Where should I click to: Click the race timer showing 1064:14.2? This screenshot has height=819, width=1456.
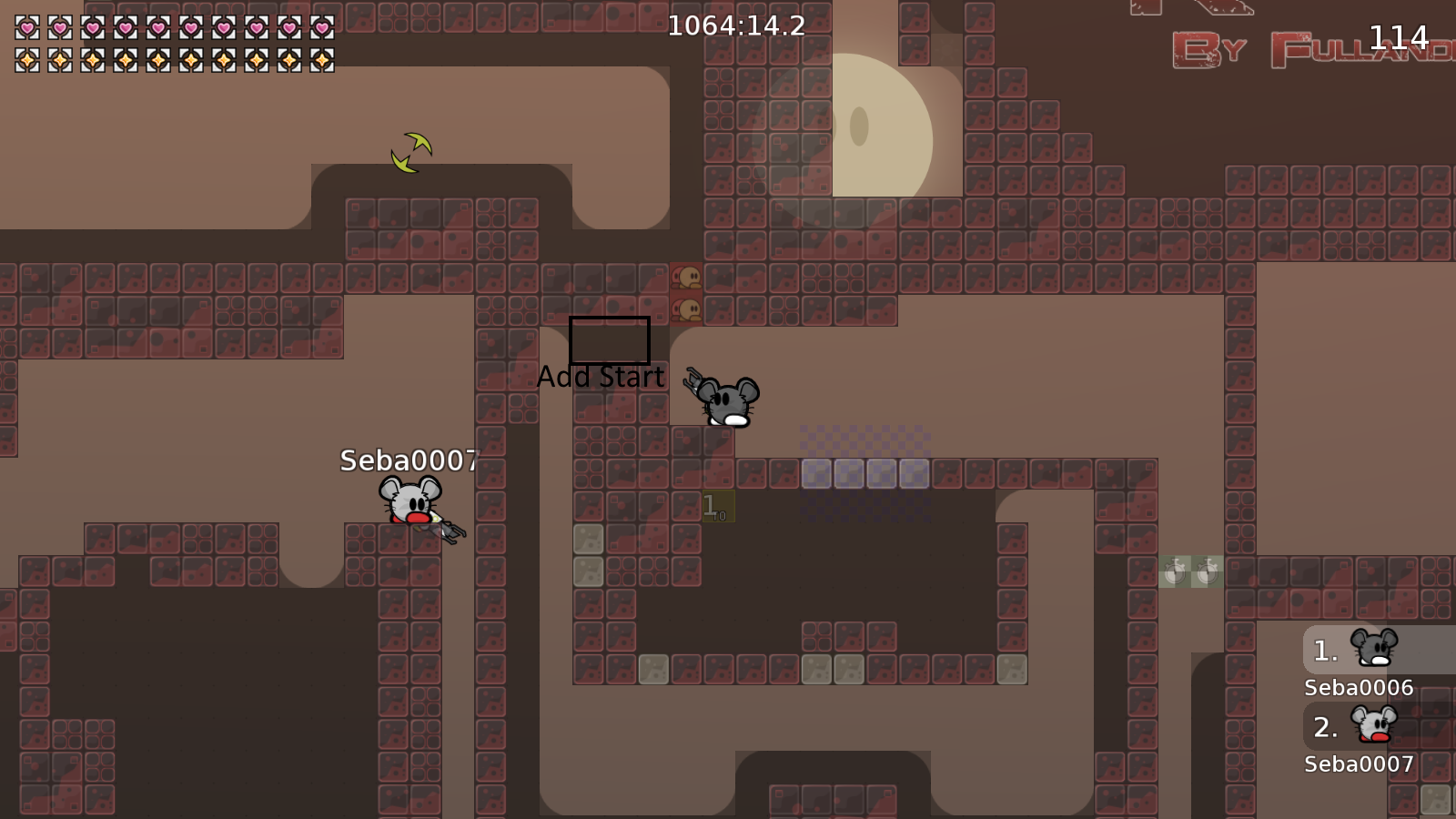point(734,26)
